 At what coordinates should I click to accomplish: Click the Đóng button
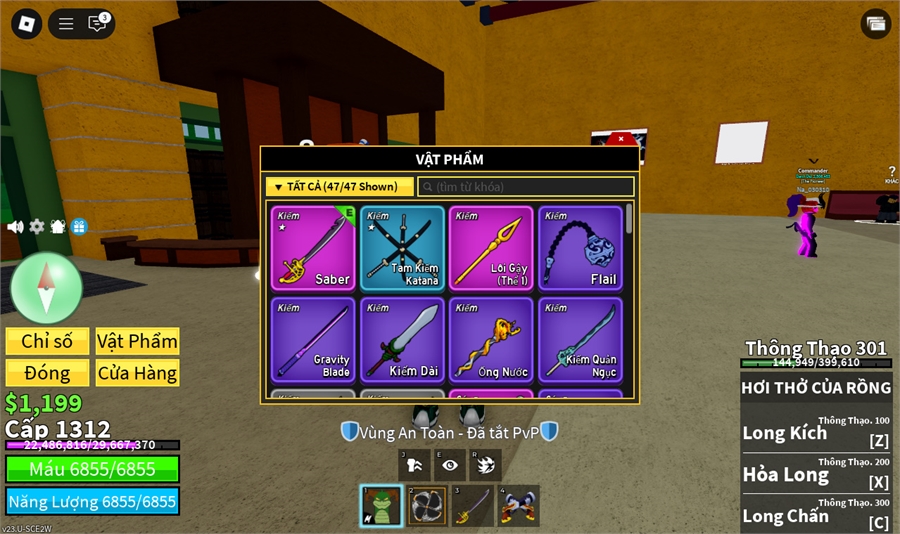coord(47,373)
